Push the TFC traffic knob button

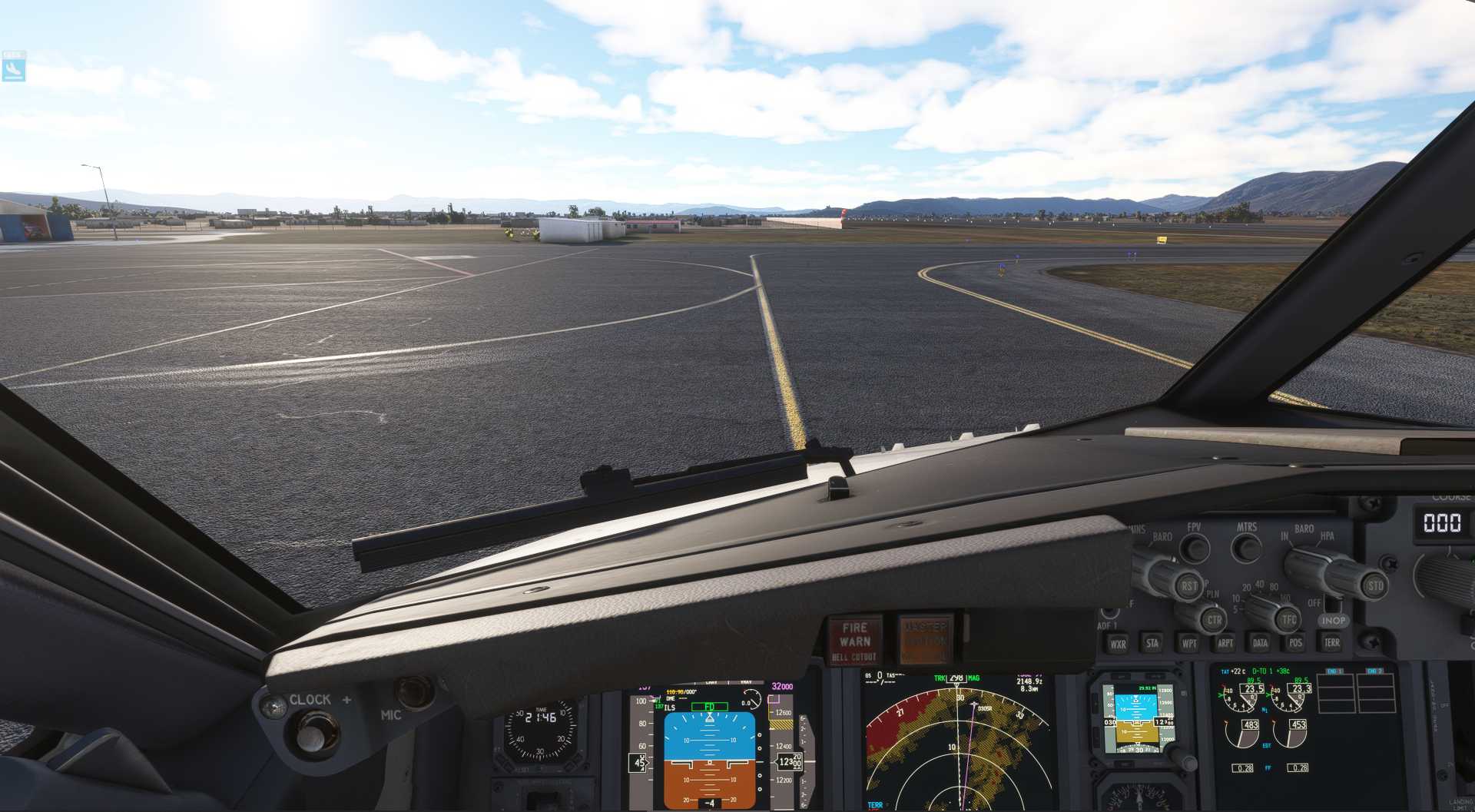[x=1288, y=618]
